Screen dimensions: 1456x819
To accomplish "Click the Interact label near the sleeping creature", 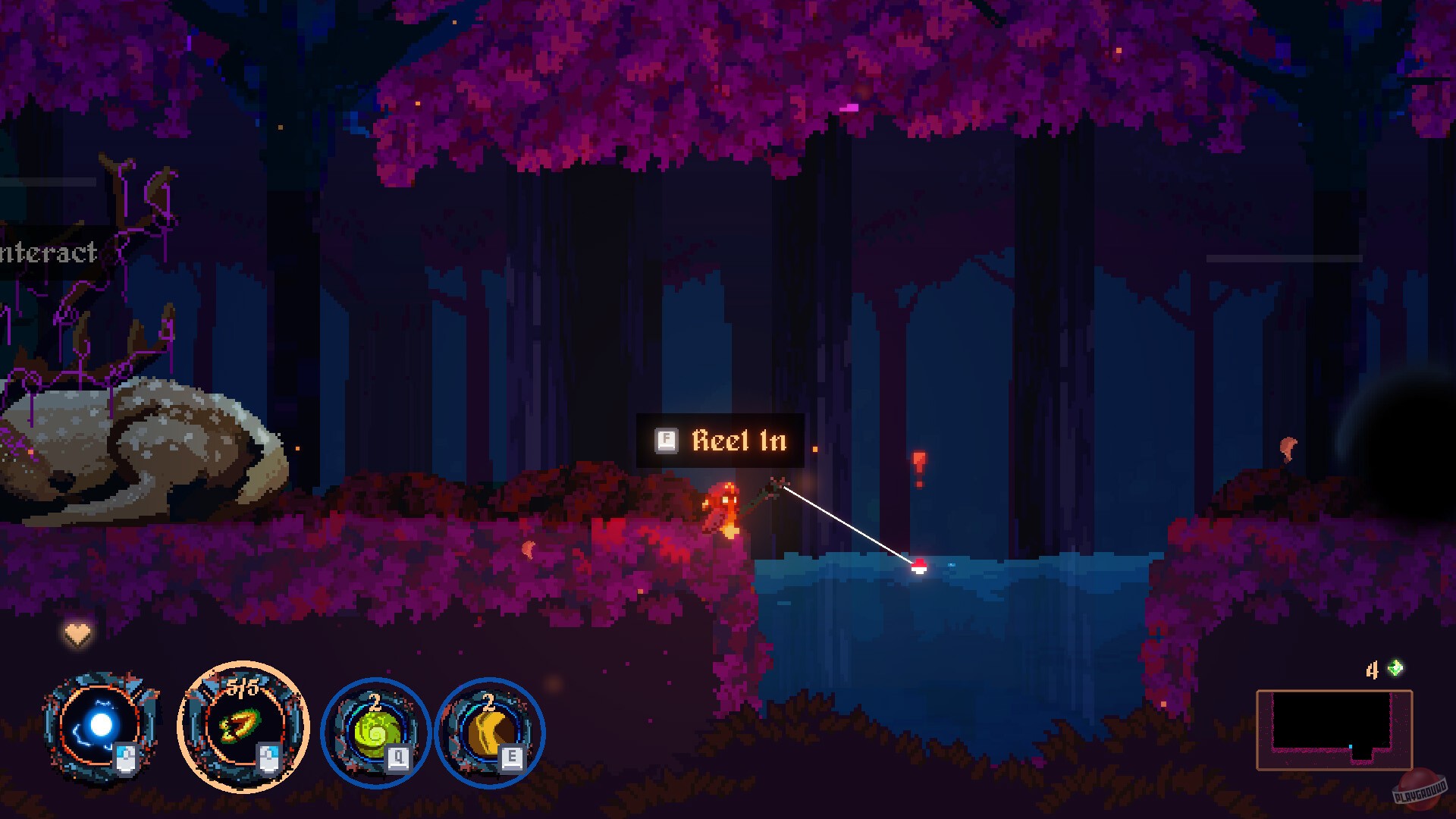I will point(47,253).
